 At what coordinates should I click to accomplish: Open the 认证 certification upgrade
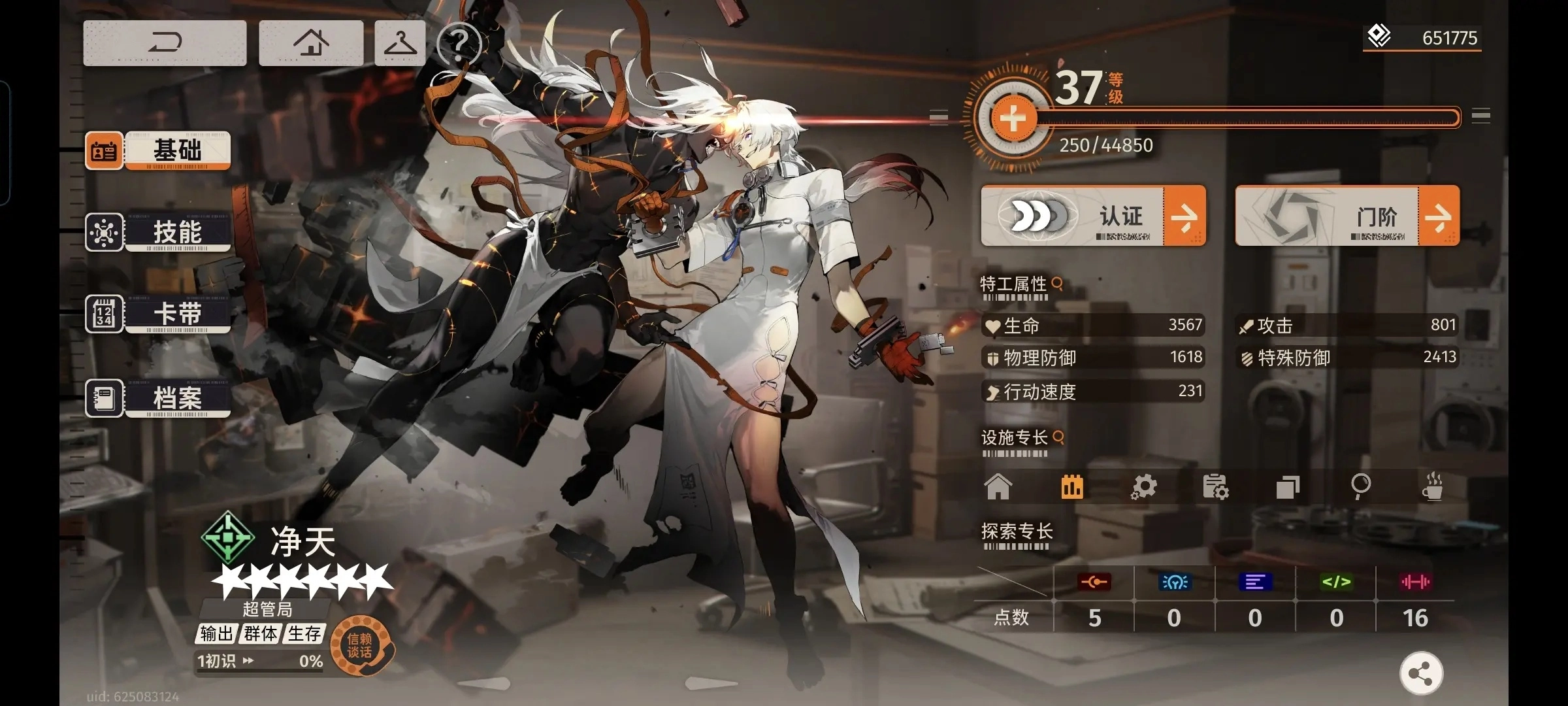pyautogui.click(x=1093, y=216)
